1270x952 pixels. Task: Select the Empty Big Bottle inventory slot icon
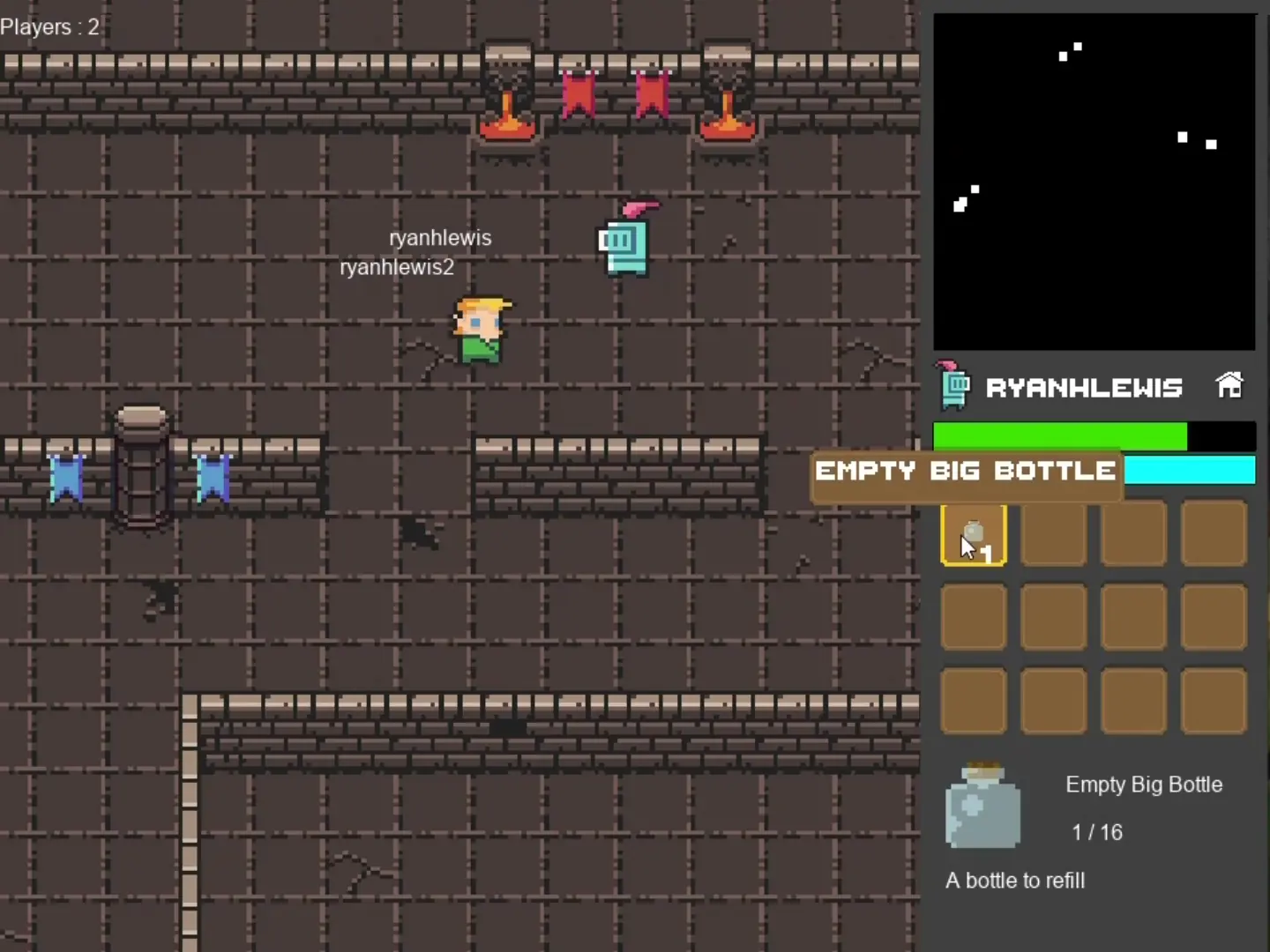point(974,535)
